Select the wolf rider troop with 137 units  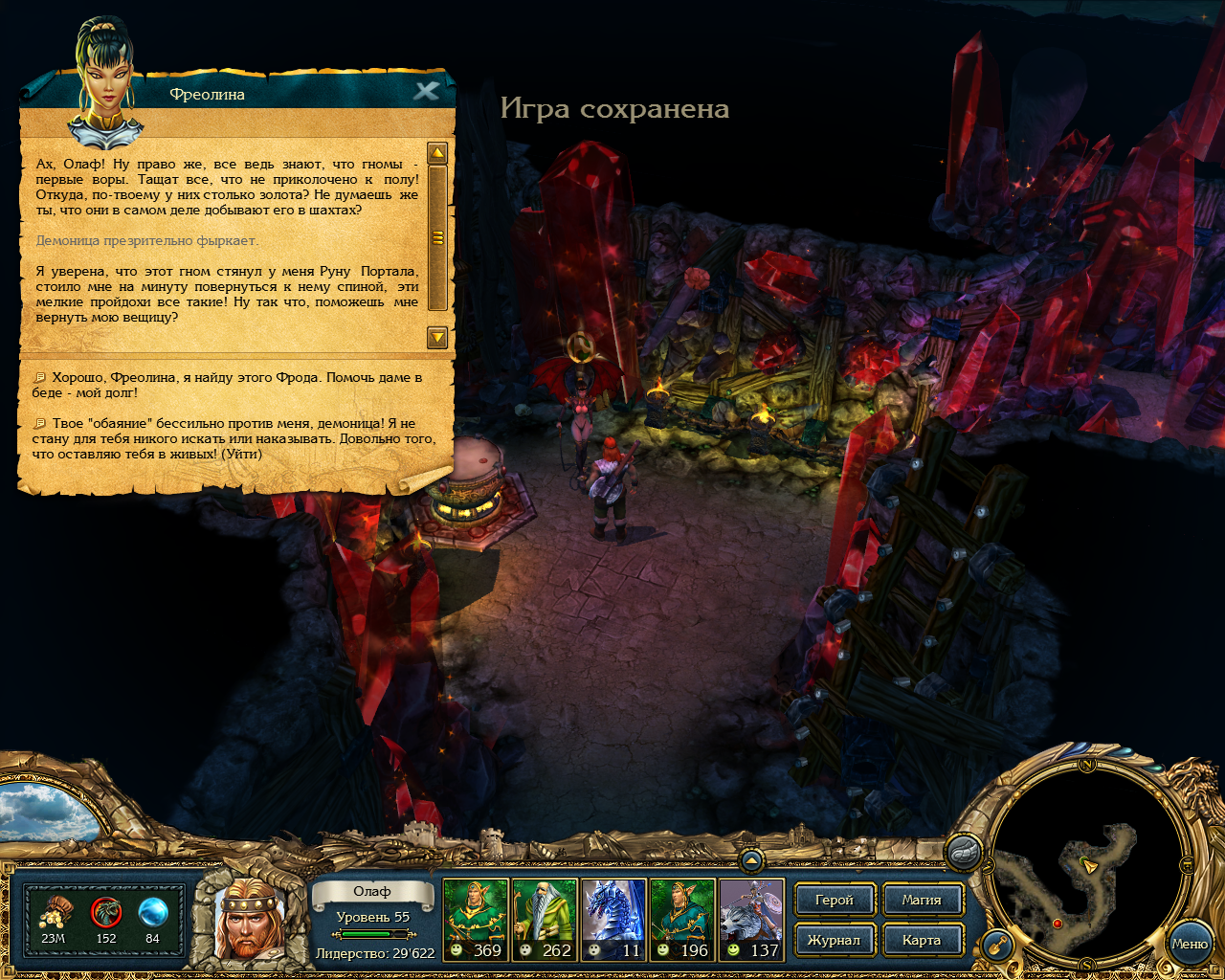[x=751, y=919]
